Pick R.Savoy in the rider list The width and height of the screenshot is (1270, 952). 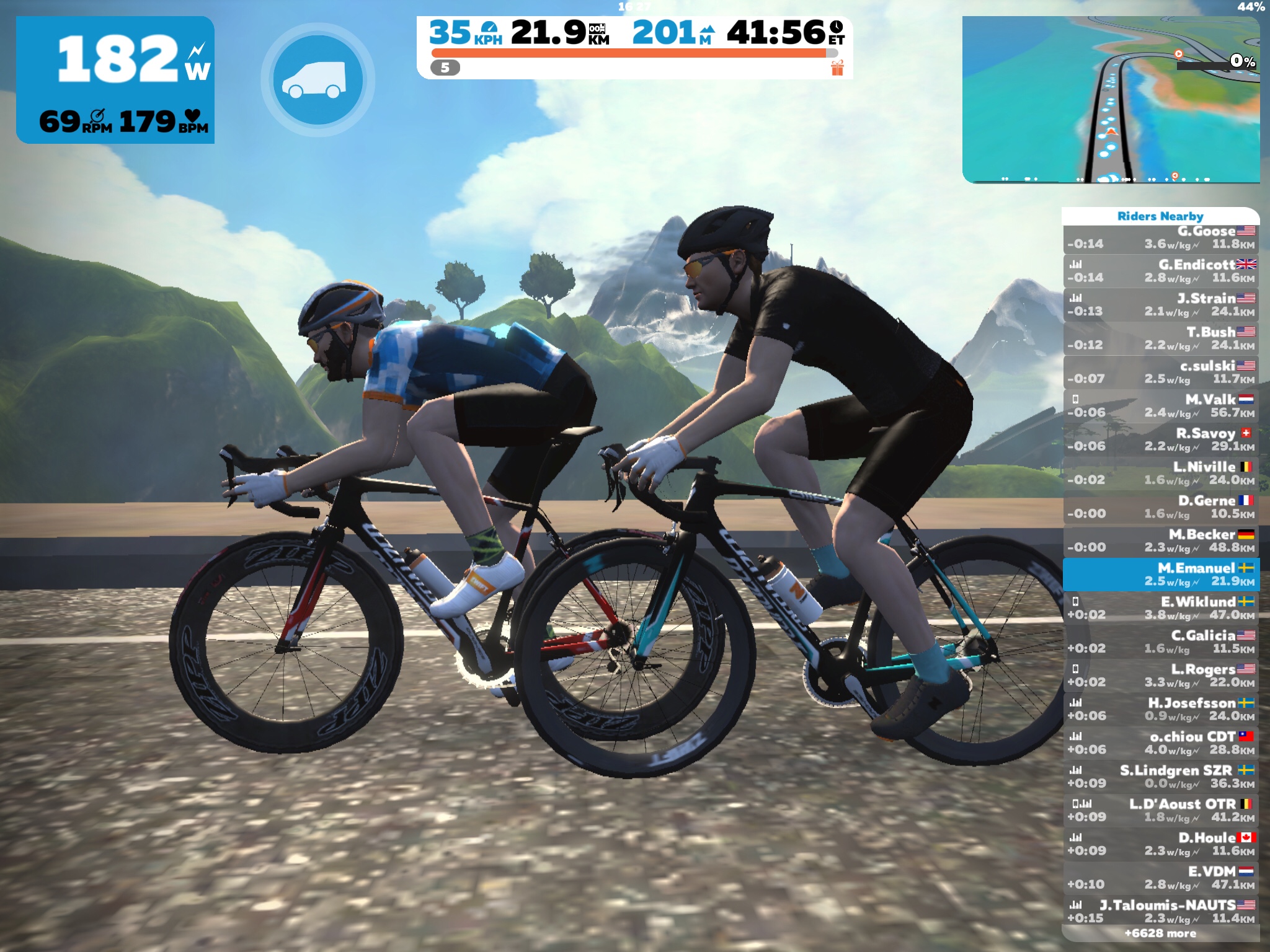point(1160,440)
